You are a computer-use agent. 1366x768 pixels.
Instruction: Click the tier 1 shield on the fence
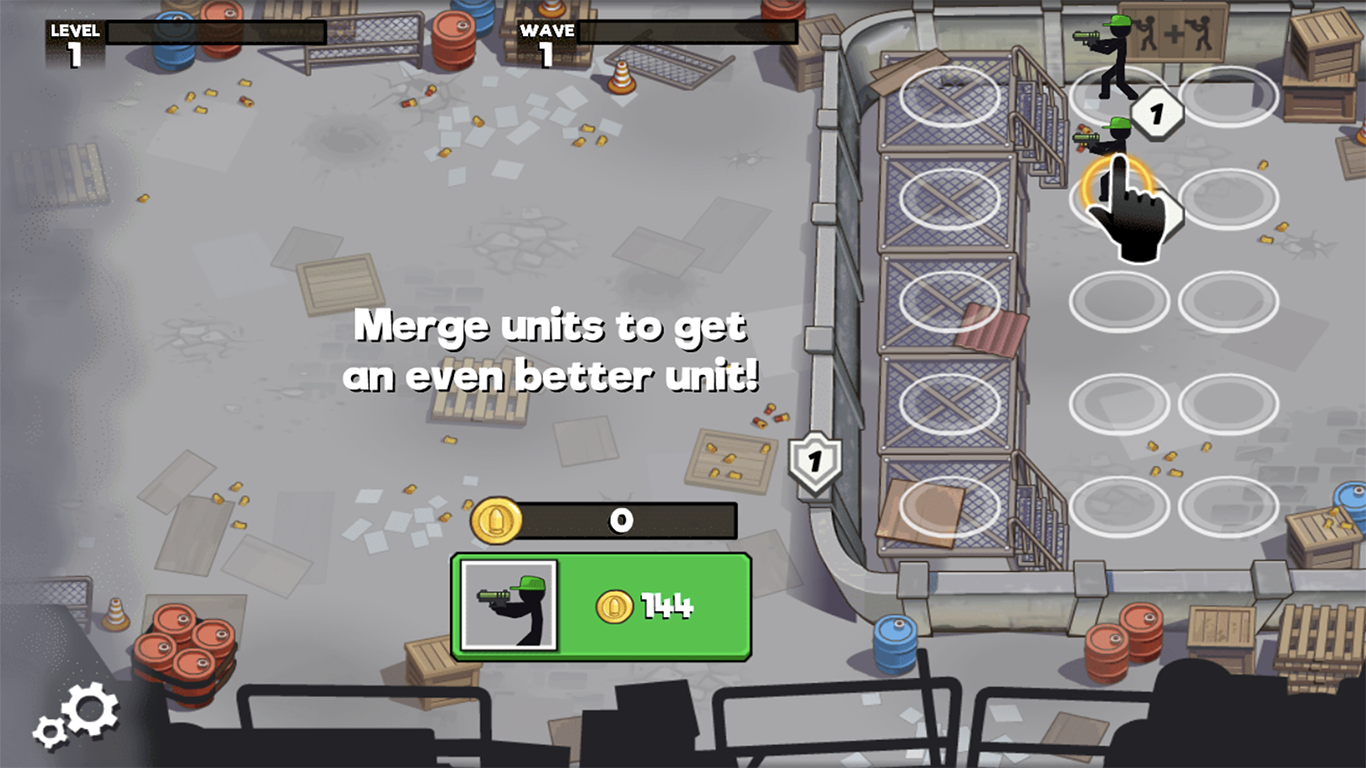tap(813, 462)
